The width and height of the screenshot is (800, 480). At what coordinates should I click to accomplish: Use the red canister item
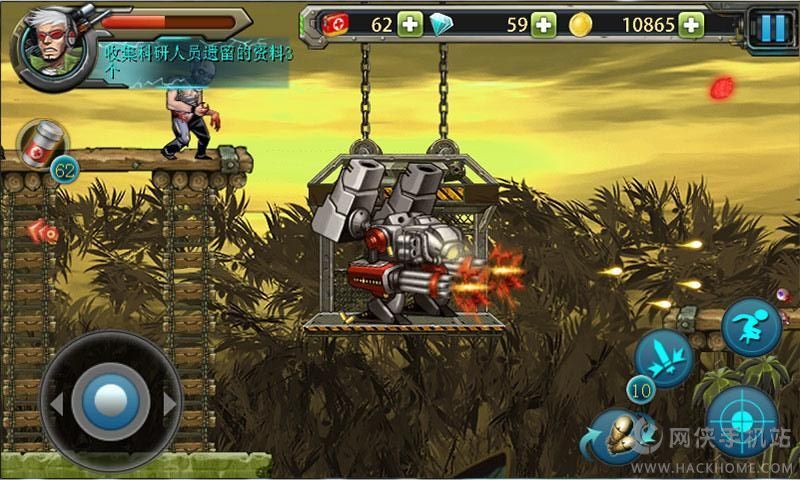[x=43, y=145]
